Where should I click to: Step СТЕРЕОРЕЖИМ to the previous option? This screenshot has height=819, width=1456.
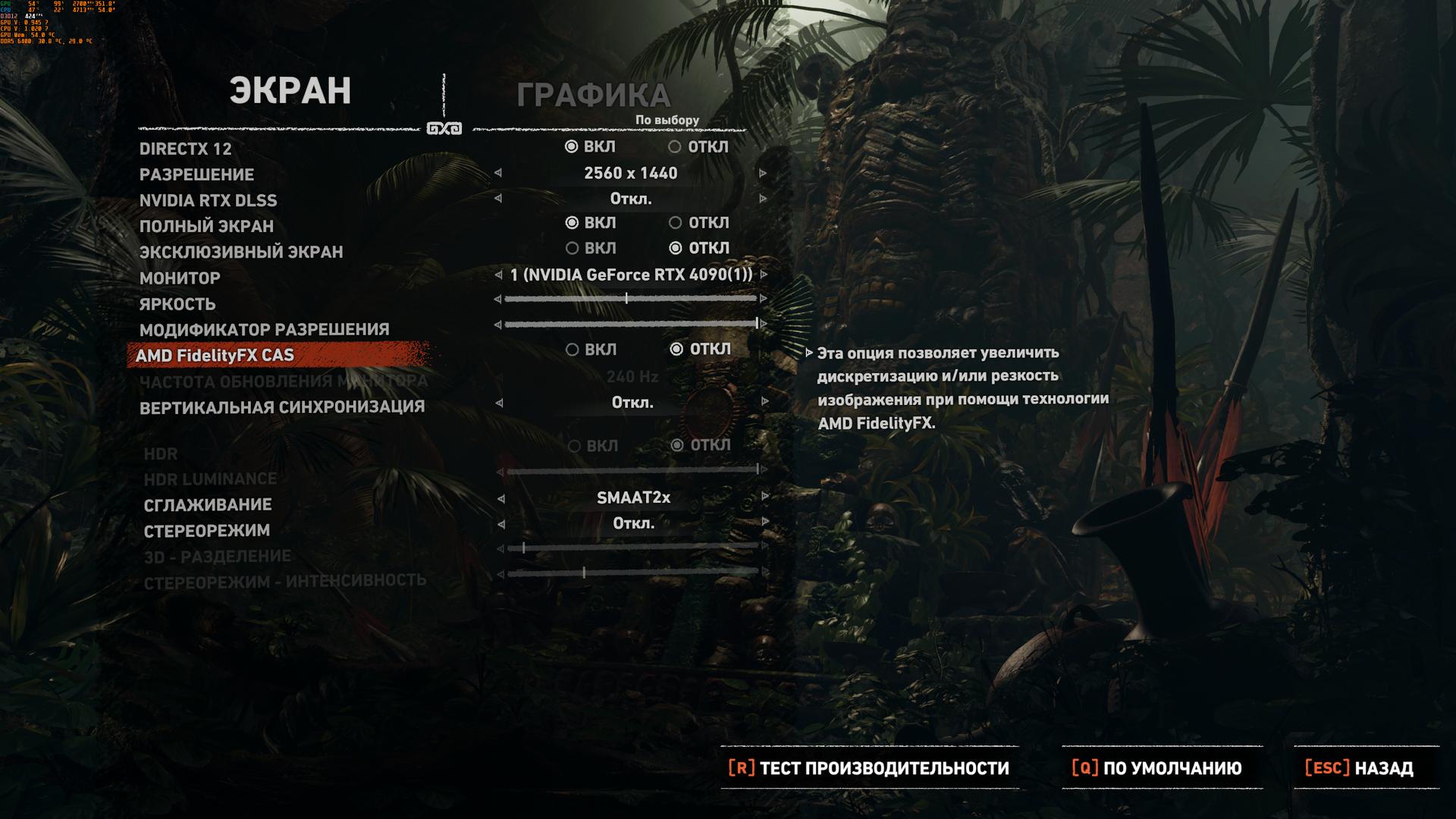[500, 524]
